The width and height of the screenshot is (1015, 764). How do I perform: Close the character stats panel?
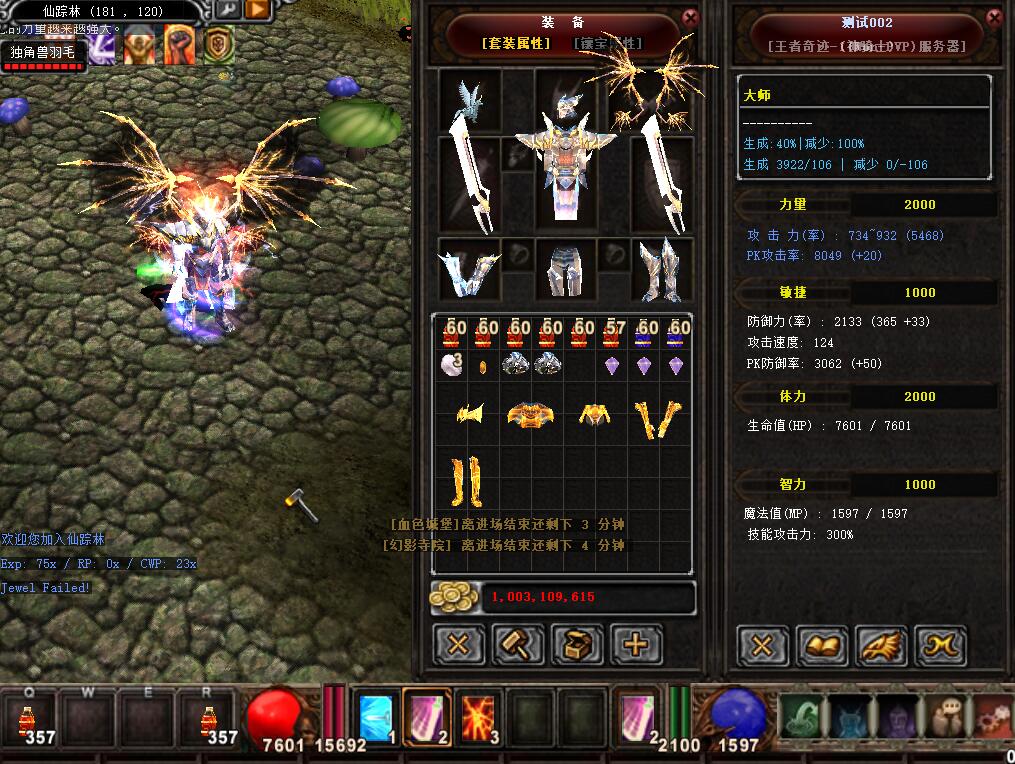coord(993,18)
